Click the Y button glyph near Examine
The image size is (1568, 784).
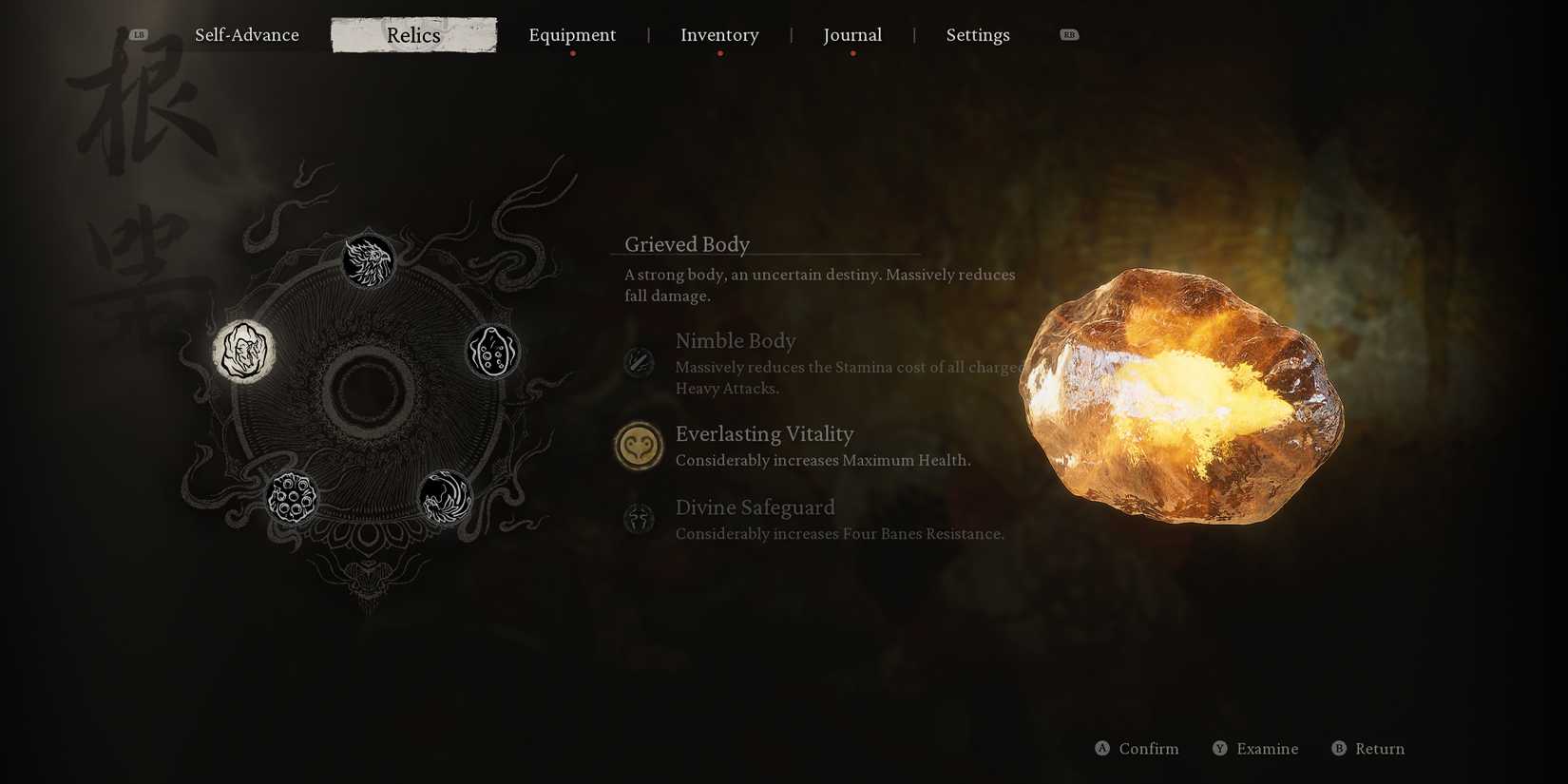tap(1219, 748)
